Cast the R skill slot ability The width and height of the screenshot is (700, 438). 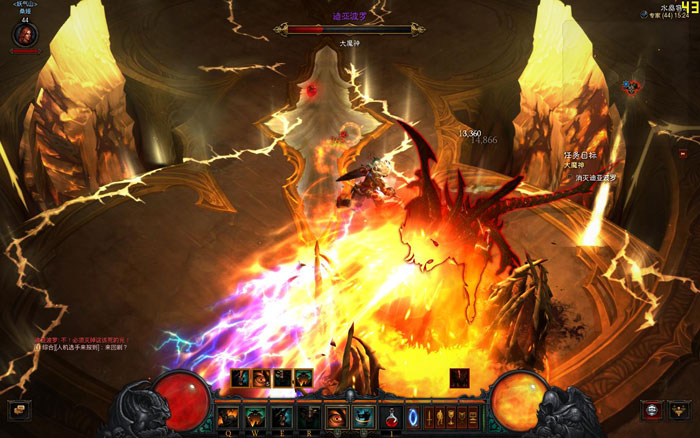(x=309, y=416)
